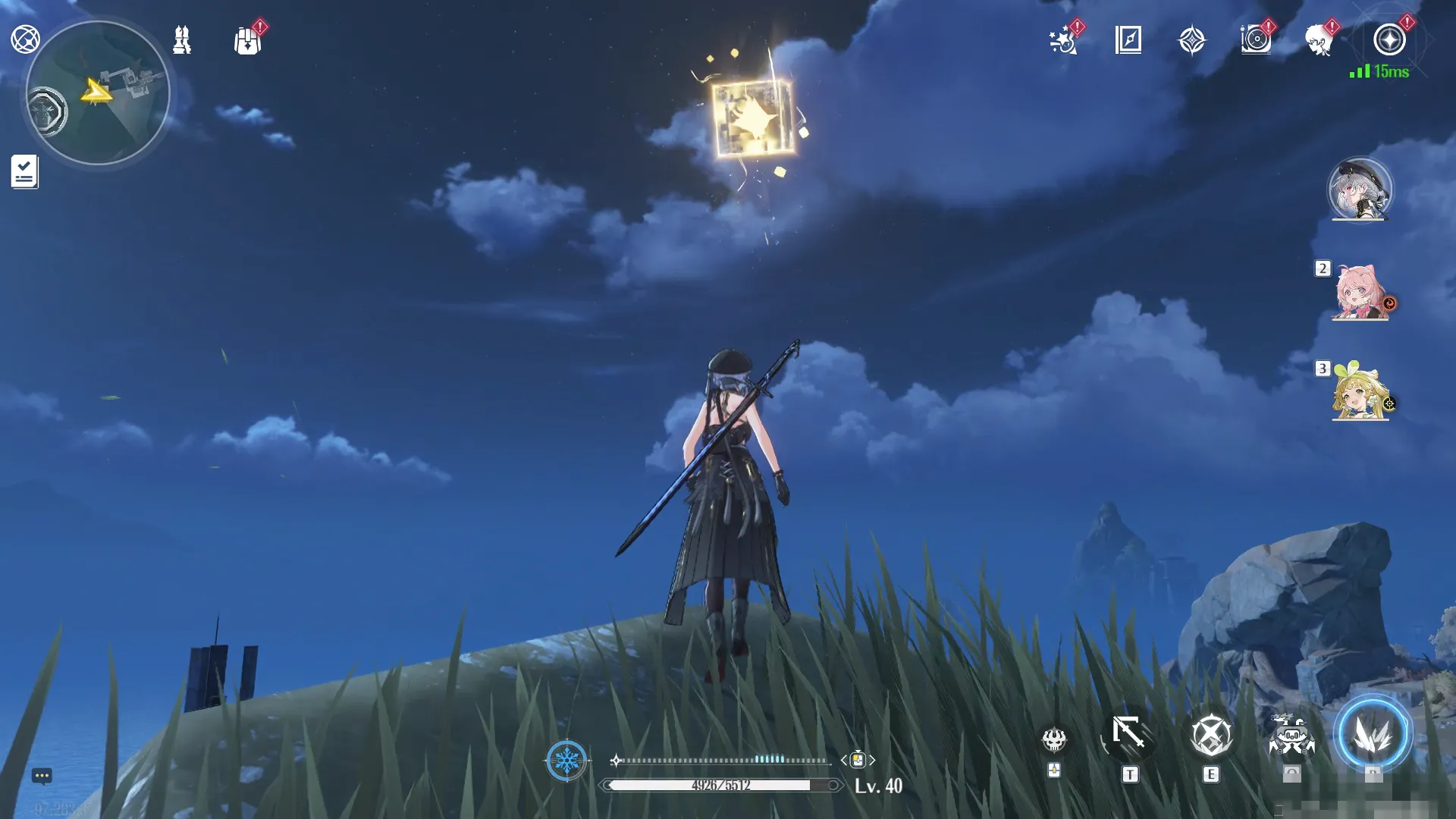Open the round compass star menu icon
This screenshot has height=819, width=1456.
tap(1389, 39)
